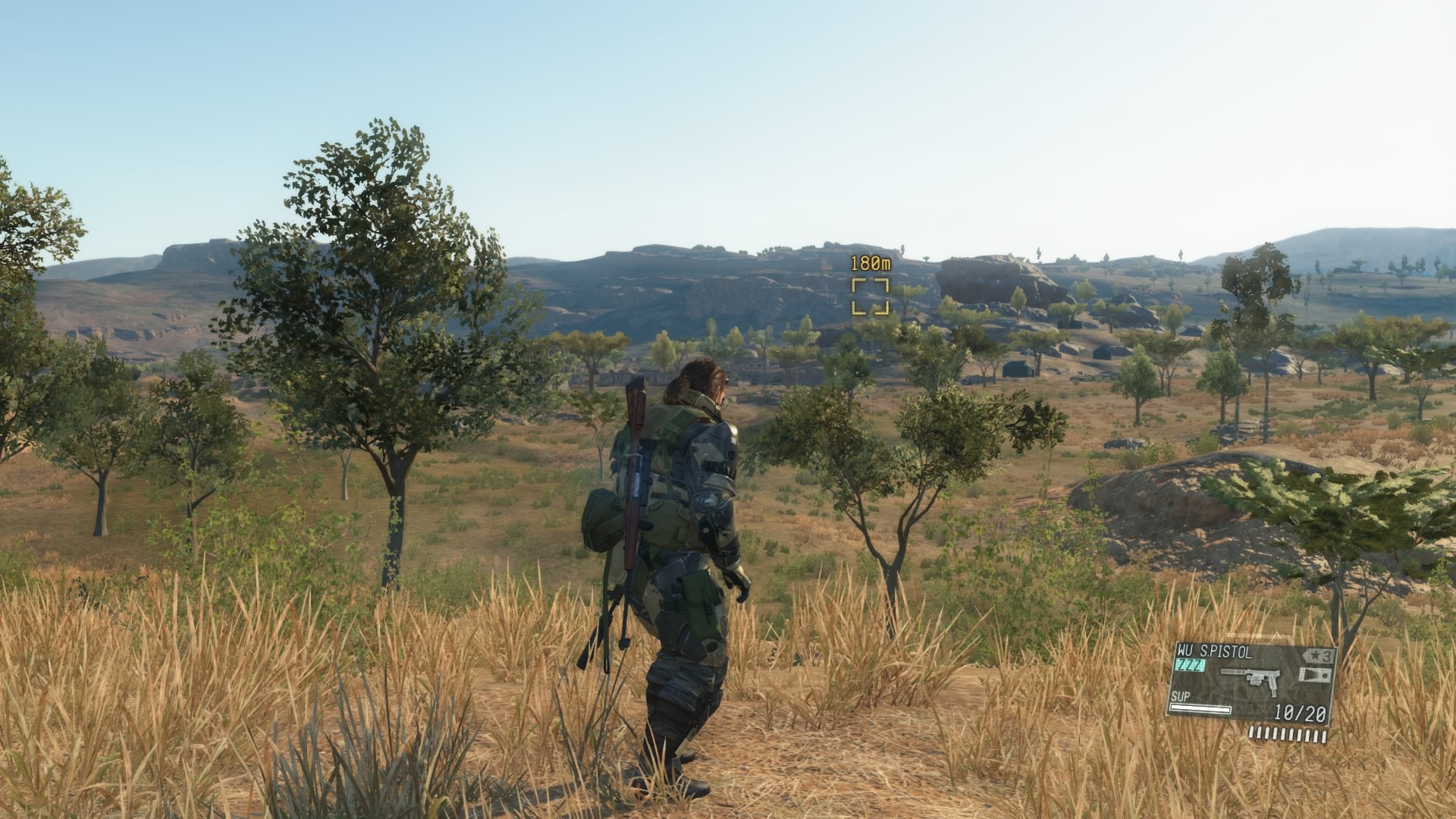Expand the 10/20 ammo counter details

pyautogui.click(x=1300, y=711)
